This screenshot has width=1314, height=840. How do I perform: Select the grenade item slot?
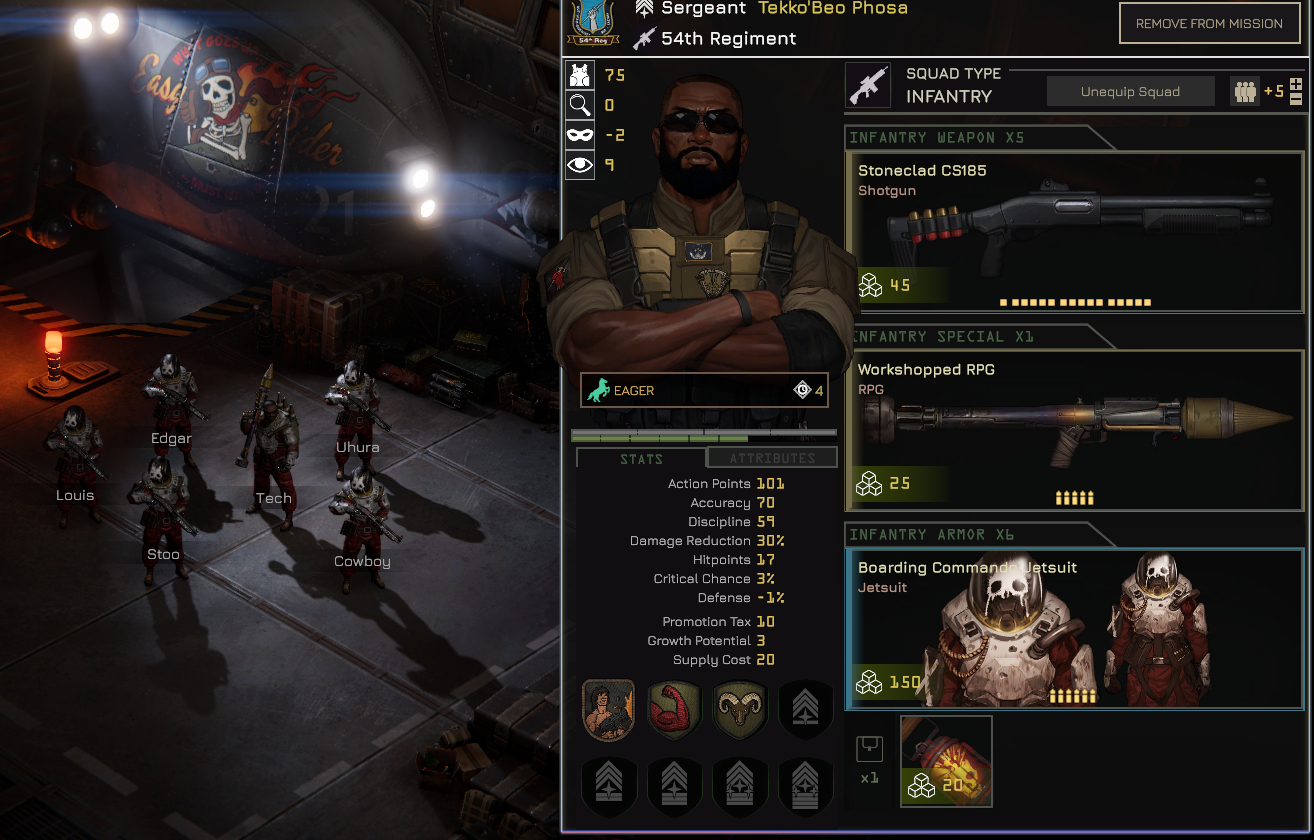pos(946,761)
